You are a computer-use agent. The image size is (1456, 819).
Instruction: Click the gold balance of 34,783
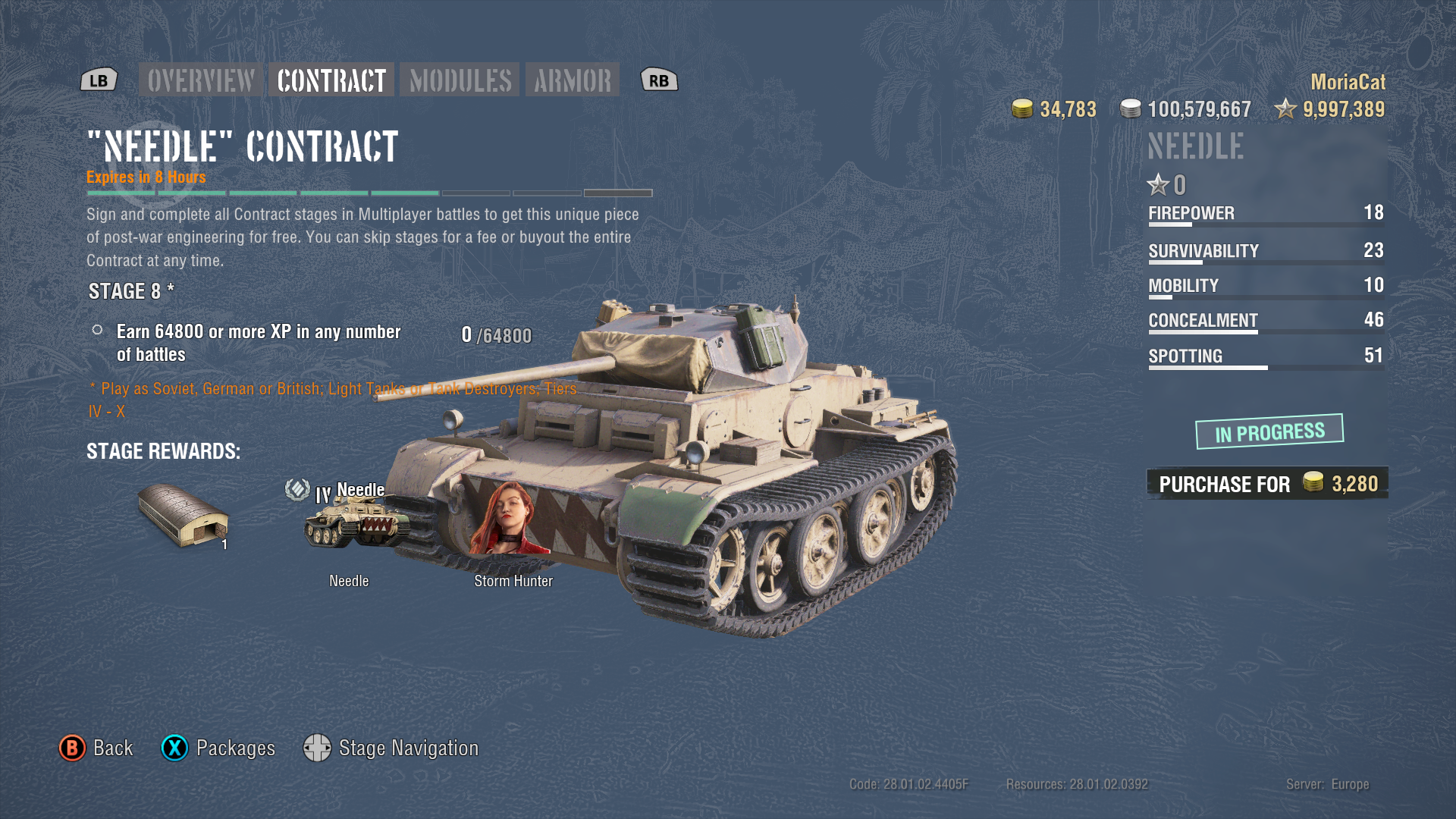[x=1055, y=109]
